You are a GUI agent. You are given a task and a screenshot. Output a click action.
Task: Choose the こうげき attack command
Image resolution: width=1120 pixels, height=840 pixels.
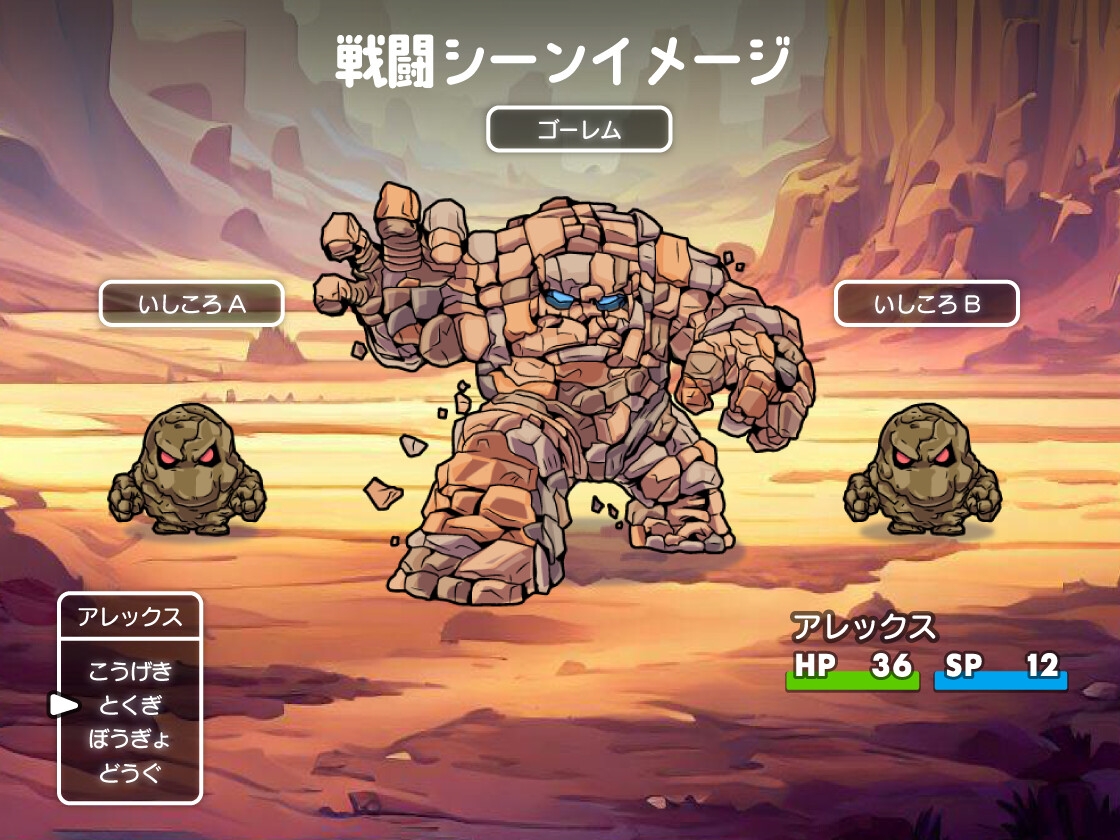point(130,670)
